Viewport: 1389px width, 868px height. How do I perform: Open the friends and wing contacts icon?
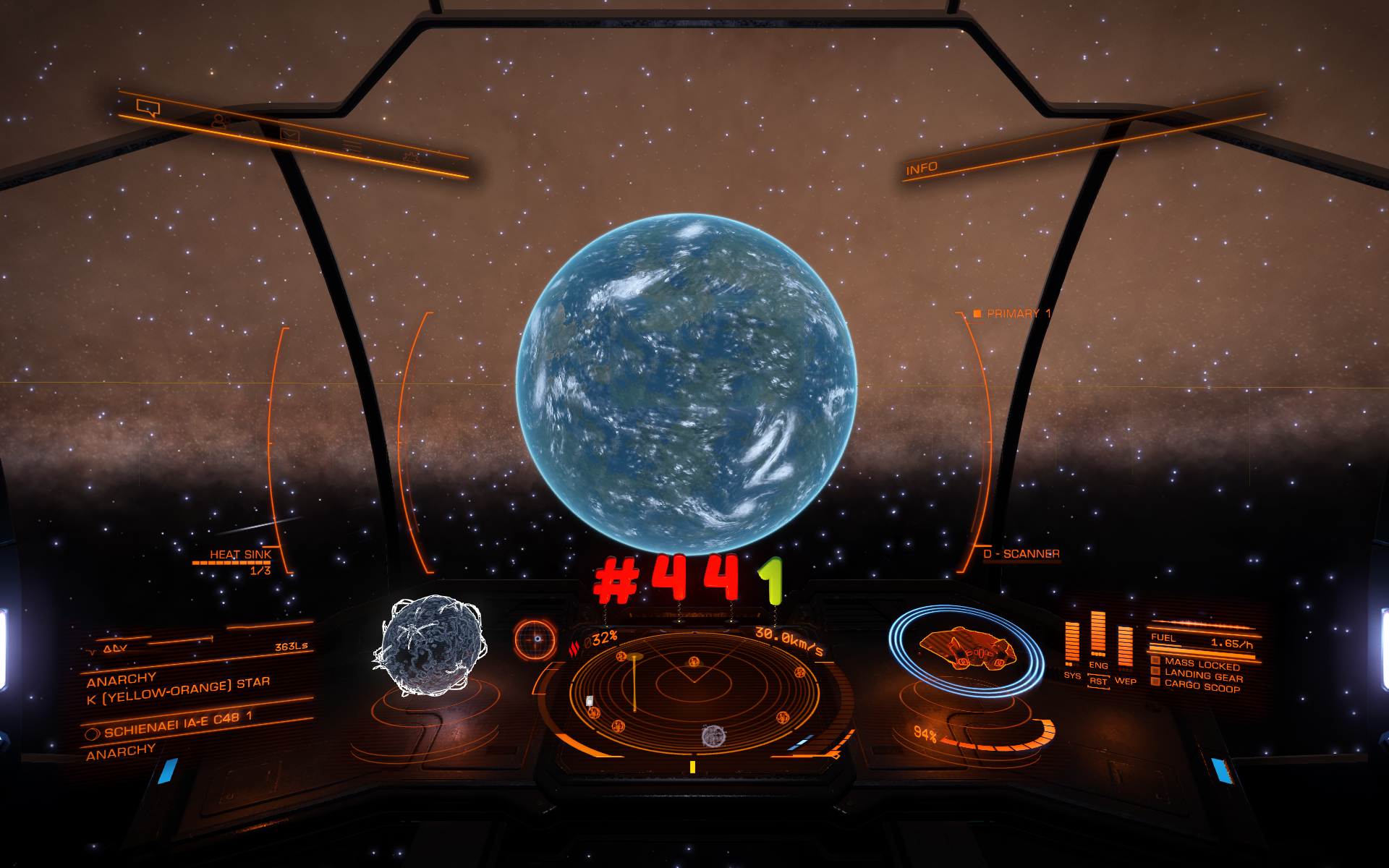(219, 122)
